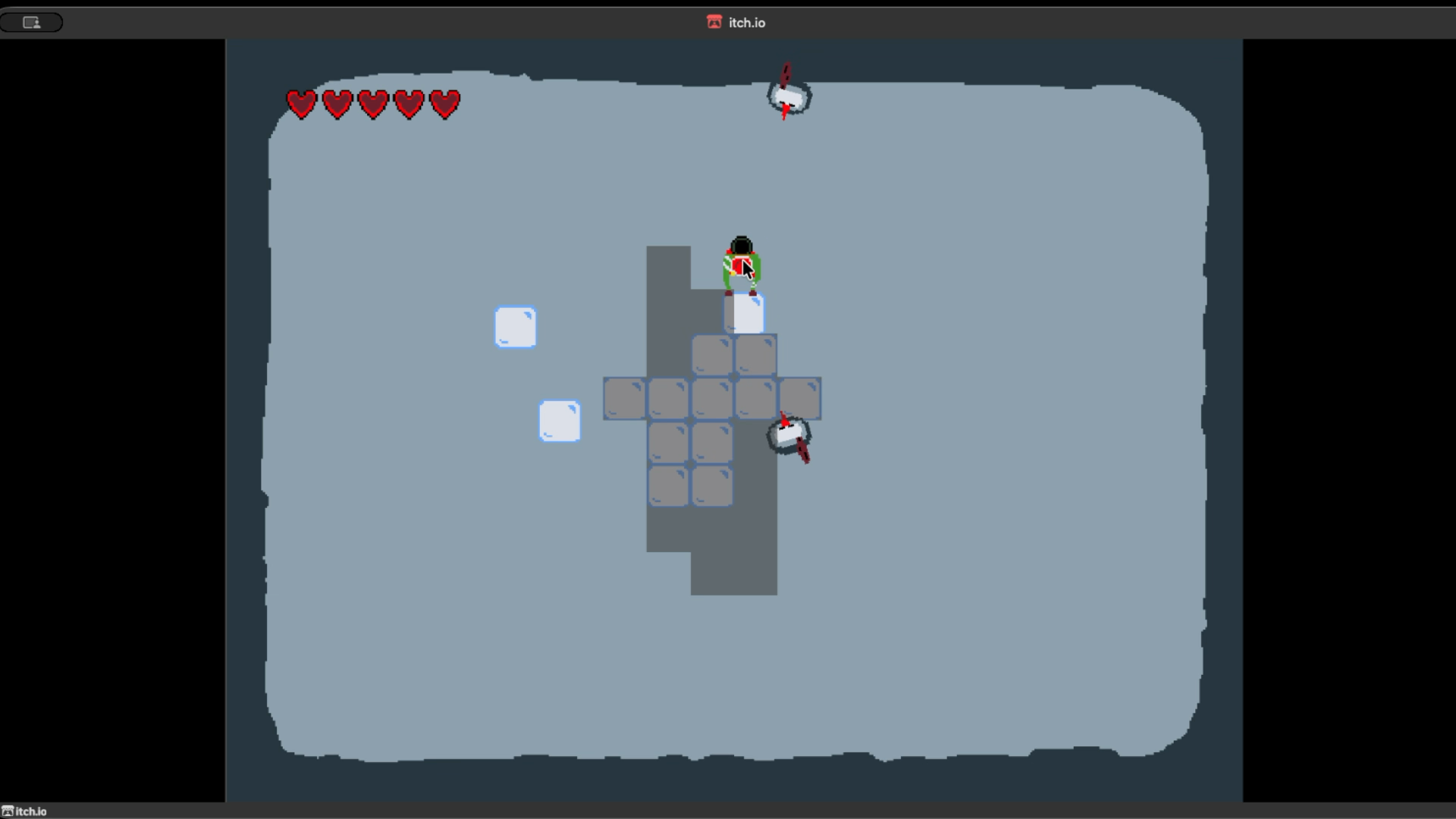The image size is (1456, 819).
Task: Click the itch.io logo in the bottom taskbar
Action: [x=10, y=811]
